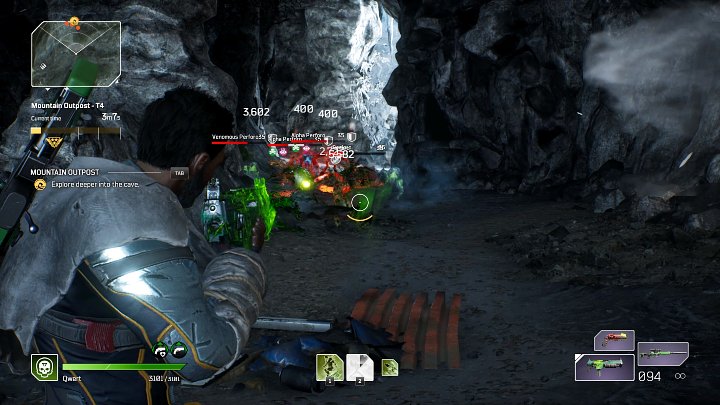Open the minimap in the corner
Image resolution: width=720 pixels, height=405 pixels.
[x=76, y=53]
